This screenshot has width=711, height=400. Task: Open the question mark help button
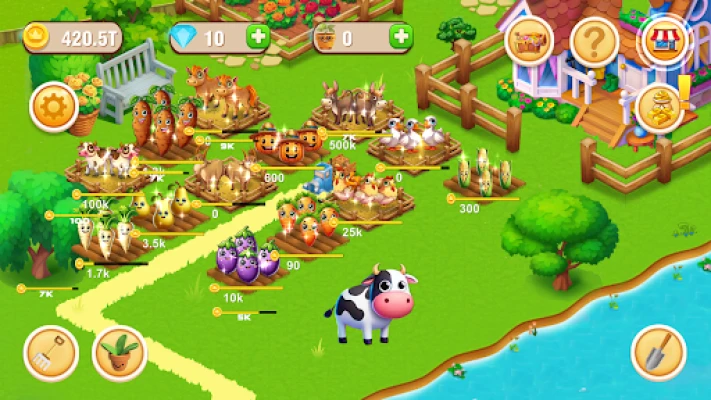pos(596,42)
